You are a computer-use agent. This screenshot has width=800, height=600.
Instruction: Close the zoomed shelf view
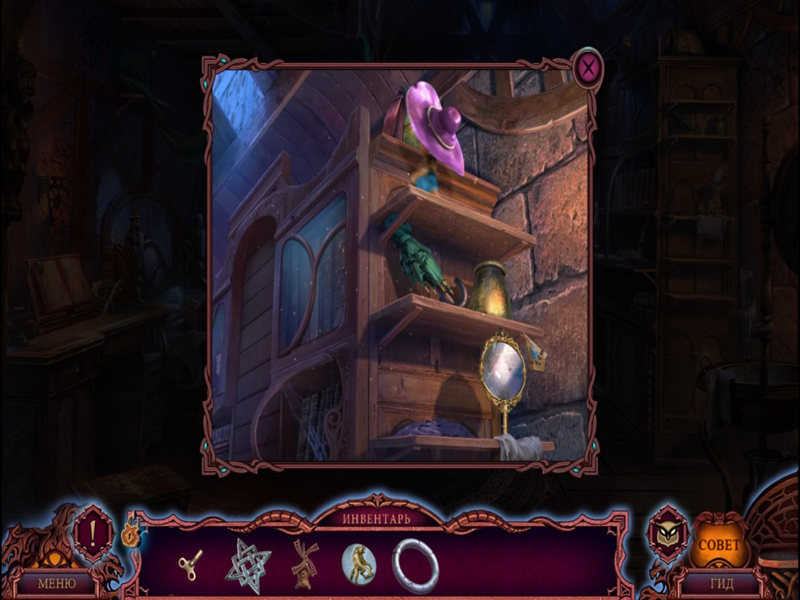(x=589, y=68)
